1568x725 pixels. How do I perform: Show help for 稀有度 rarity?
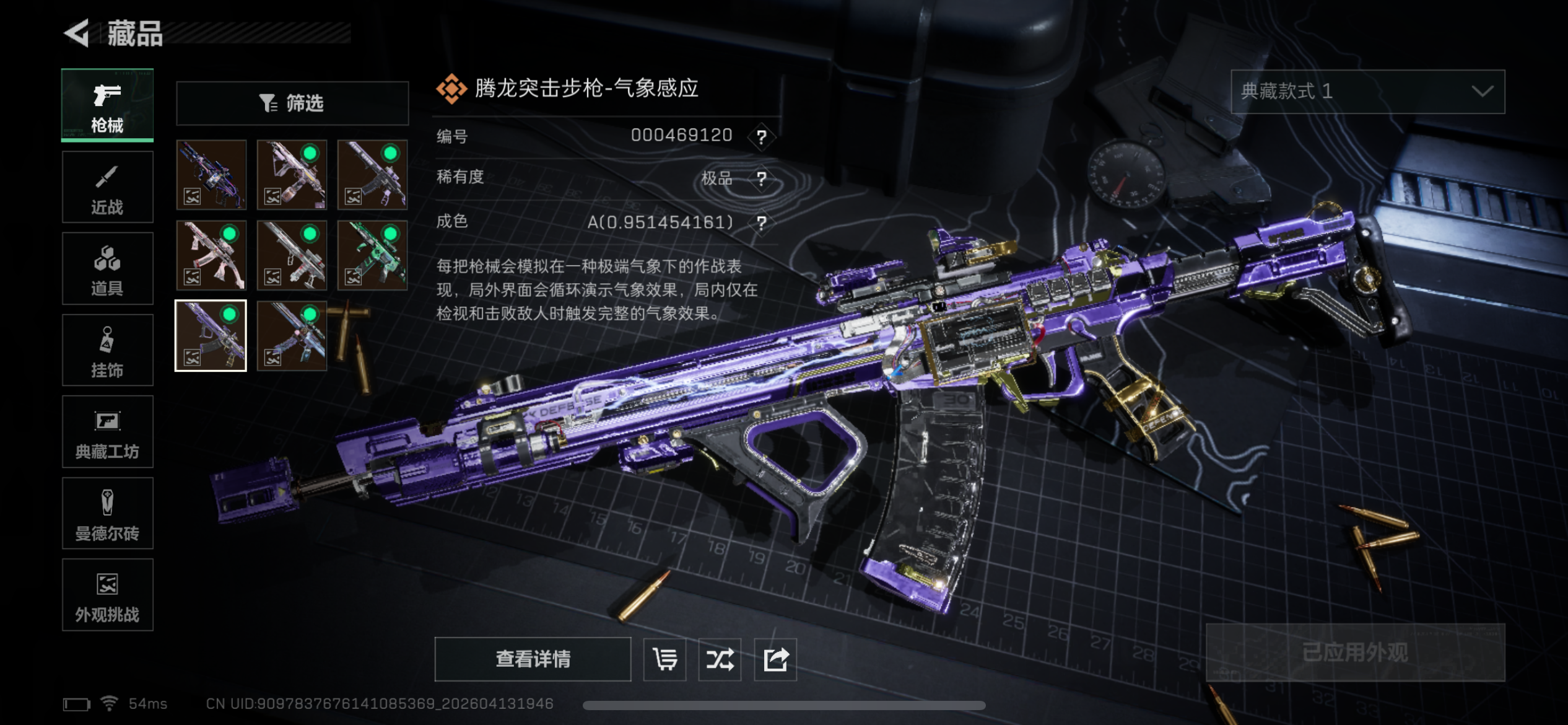click(x=762, y=179)
